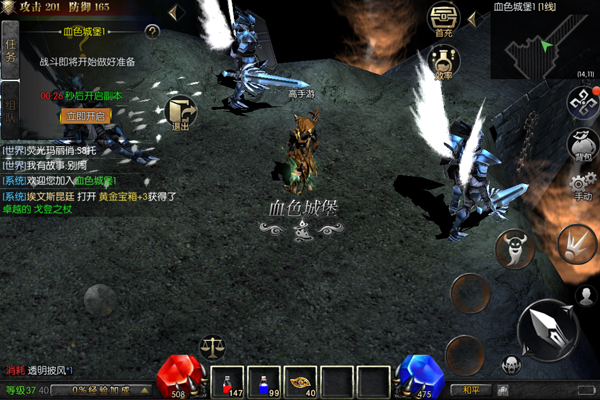Image resolution: width=600 pixels, height=400 pixels.
Task: Open the knot emblem menu with red dot
Action: [x=580, y=101]
